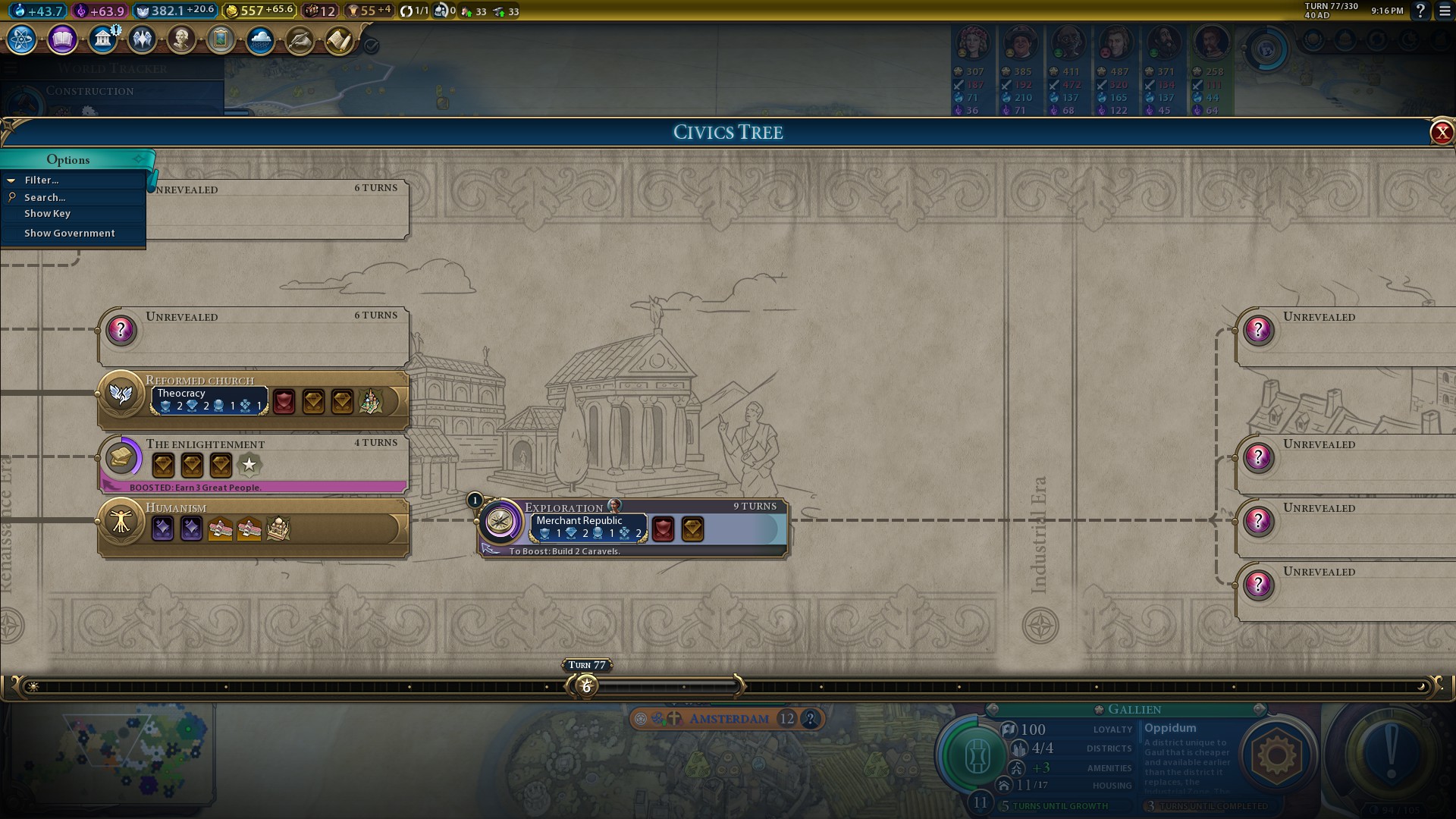Select the Show Key option
This screenshot has width=1456, height=819.
pos(47,214)
